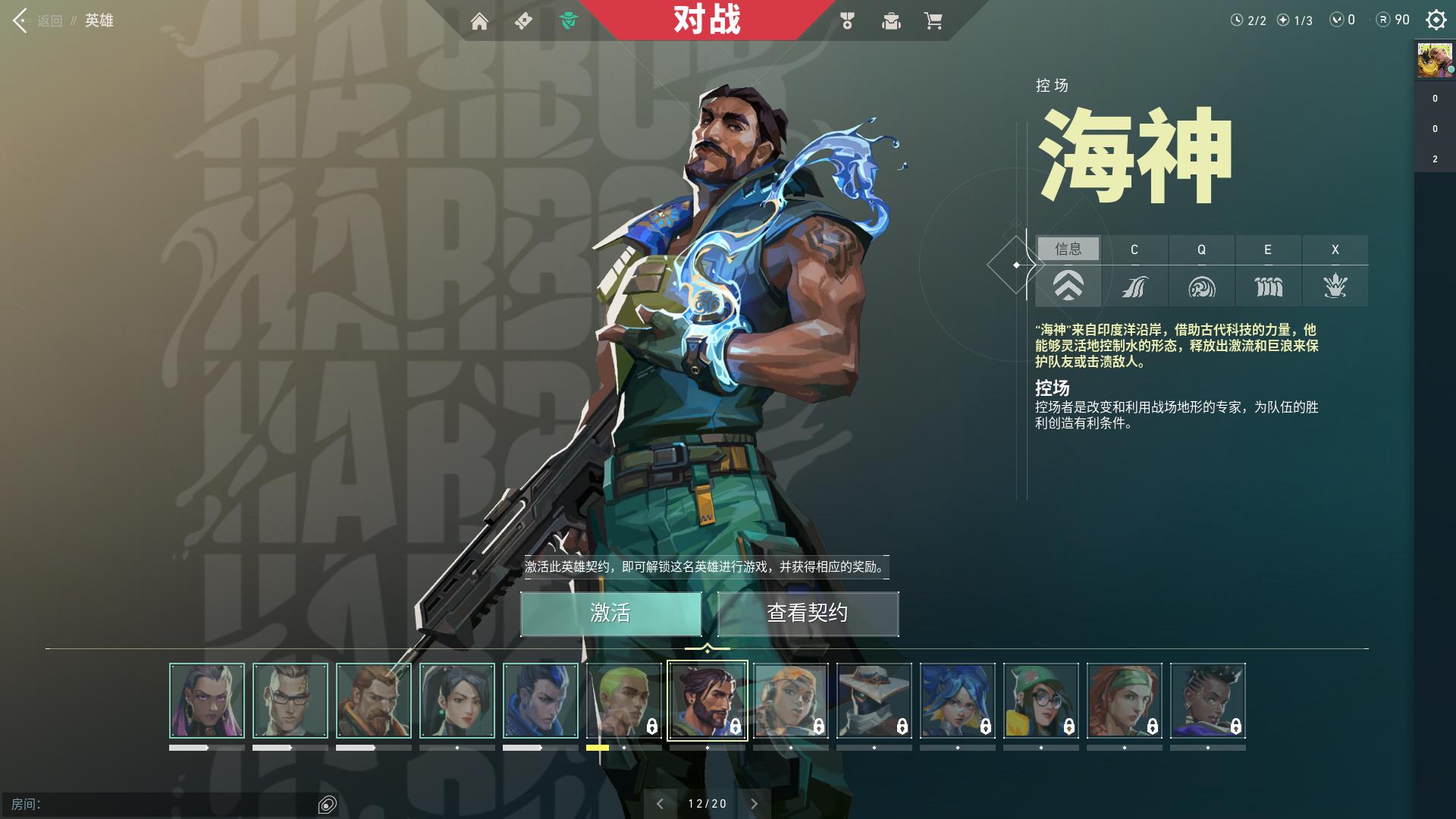Open the store via the shopping cart icon
The image size is (1456, 819).
[931, 22]
